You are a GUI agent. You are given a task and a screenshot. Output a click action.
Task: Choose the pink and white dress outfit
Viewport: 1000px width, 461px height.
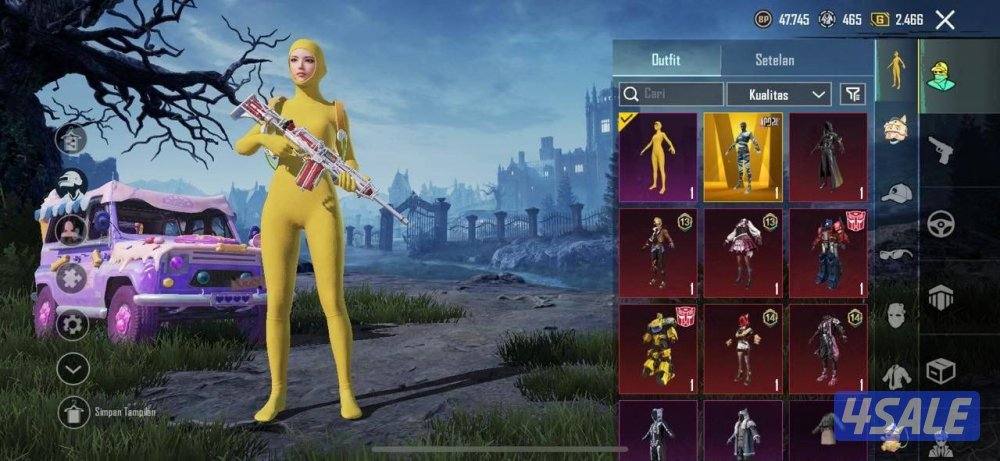pos(743,252)
